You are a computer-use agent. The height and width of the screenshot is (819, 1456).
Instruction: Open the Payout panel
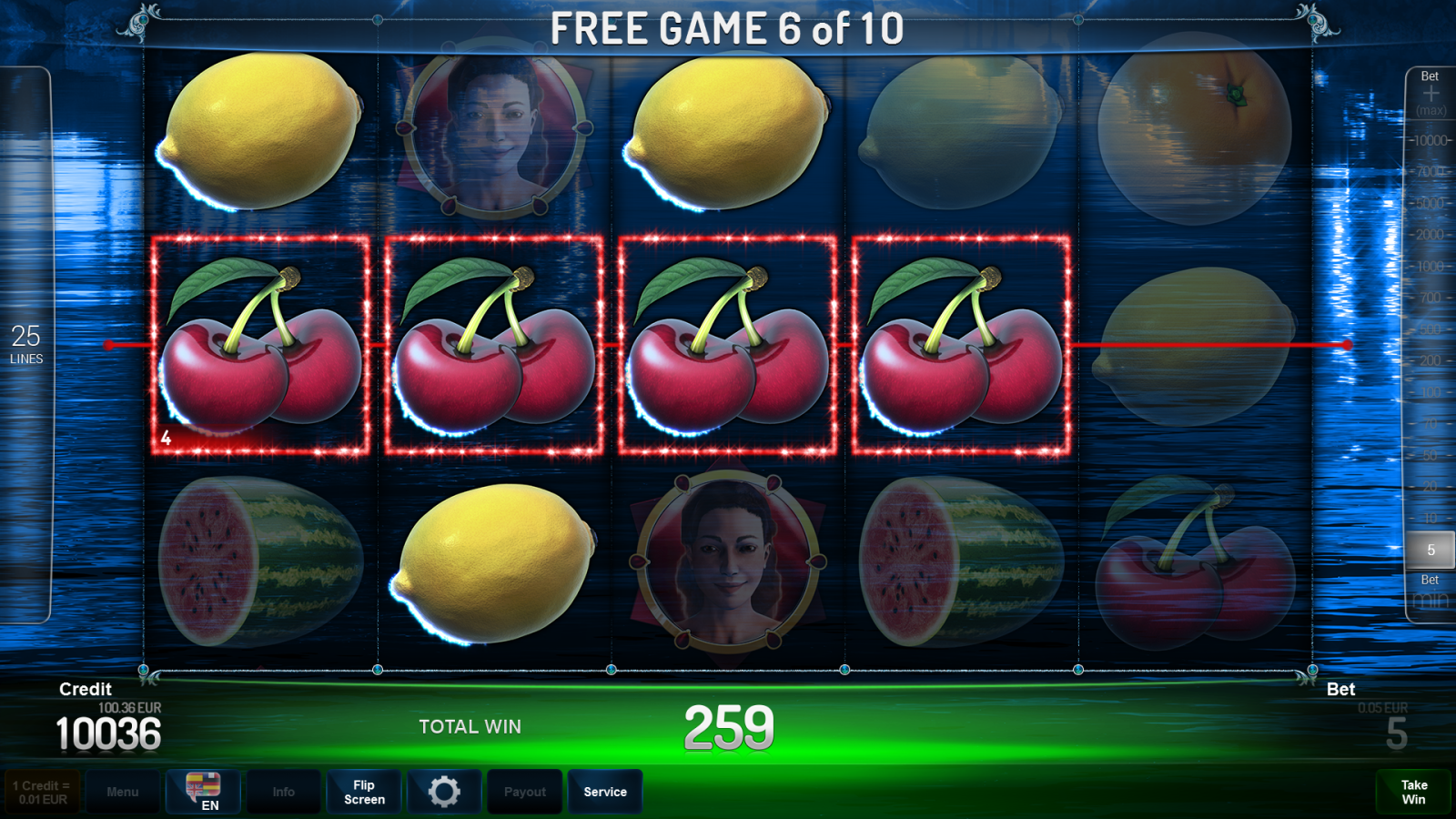click(x=524, y=791)
